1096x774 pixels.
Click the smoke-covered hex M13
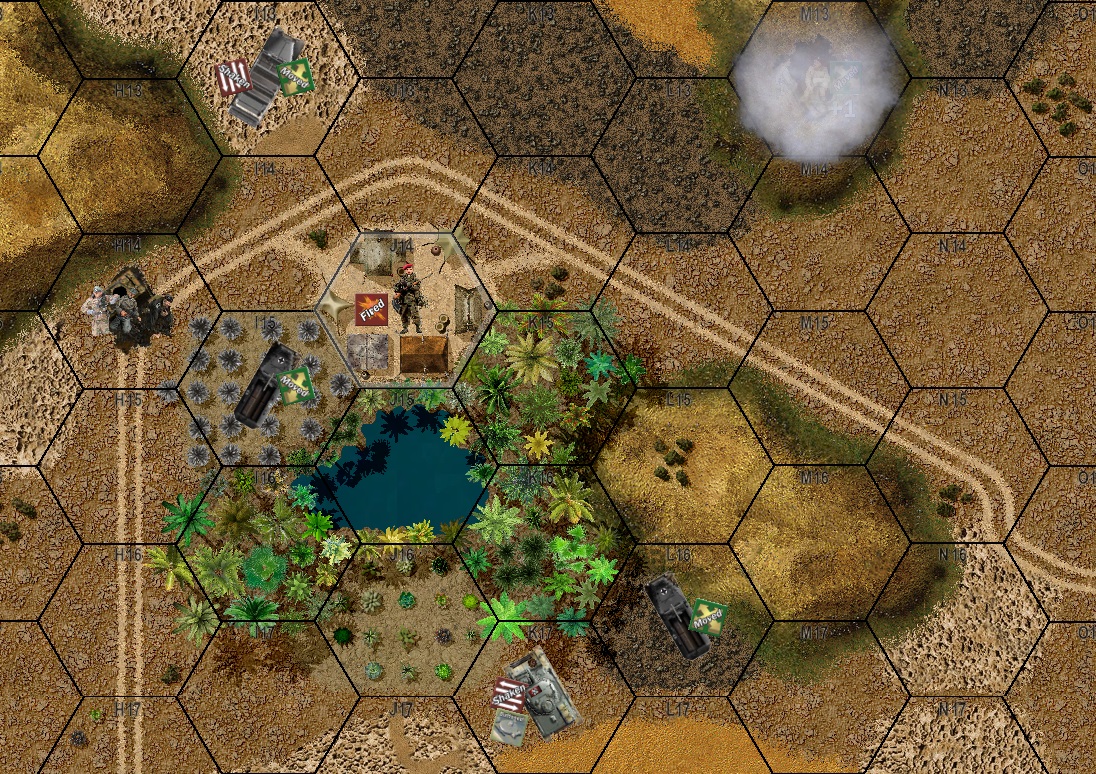coord(815,82)
